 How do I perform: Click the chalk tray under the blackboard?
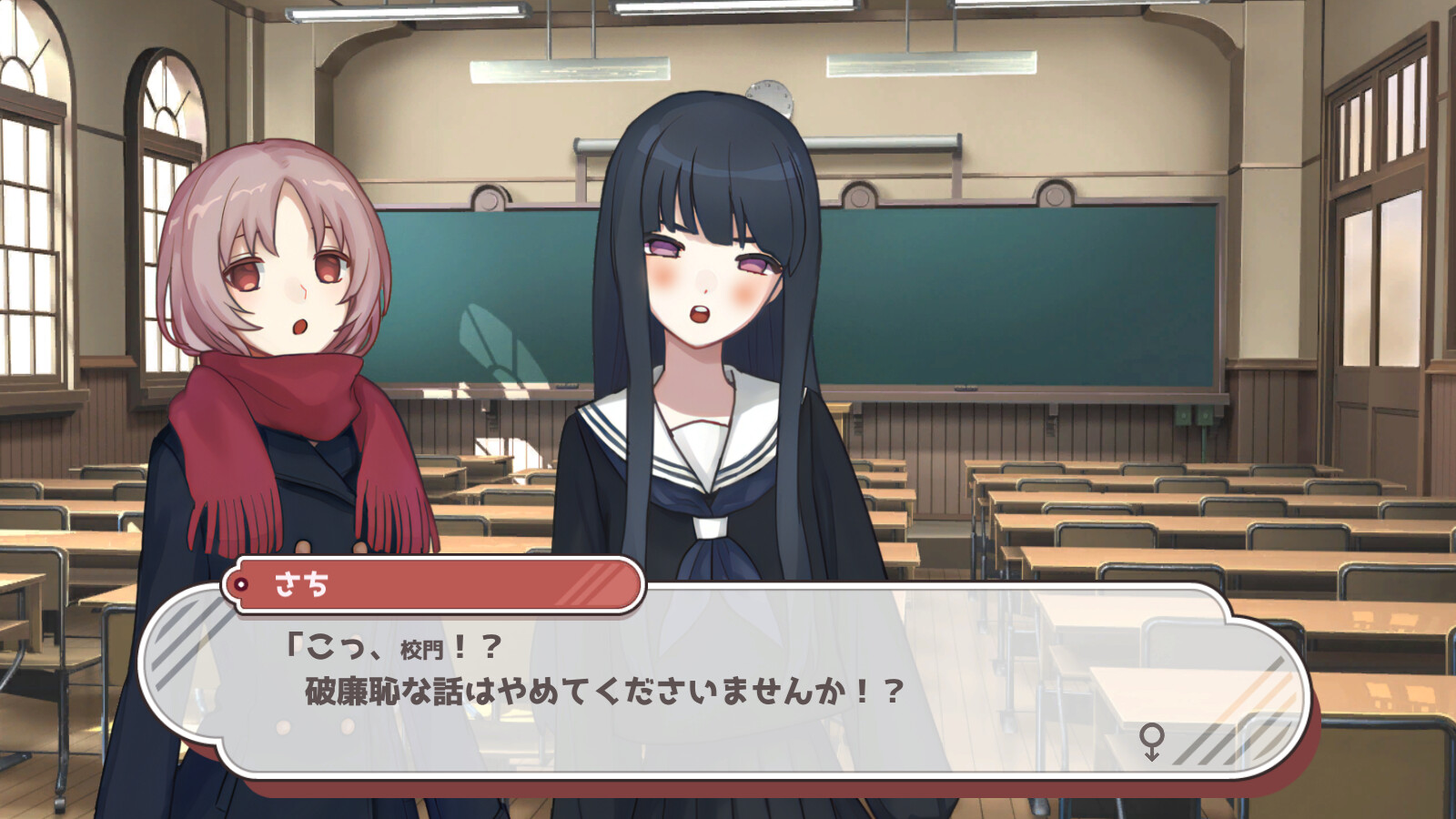965,393
